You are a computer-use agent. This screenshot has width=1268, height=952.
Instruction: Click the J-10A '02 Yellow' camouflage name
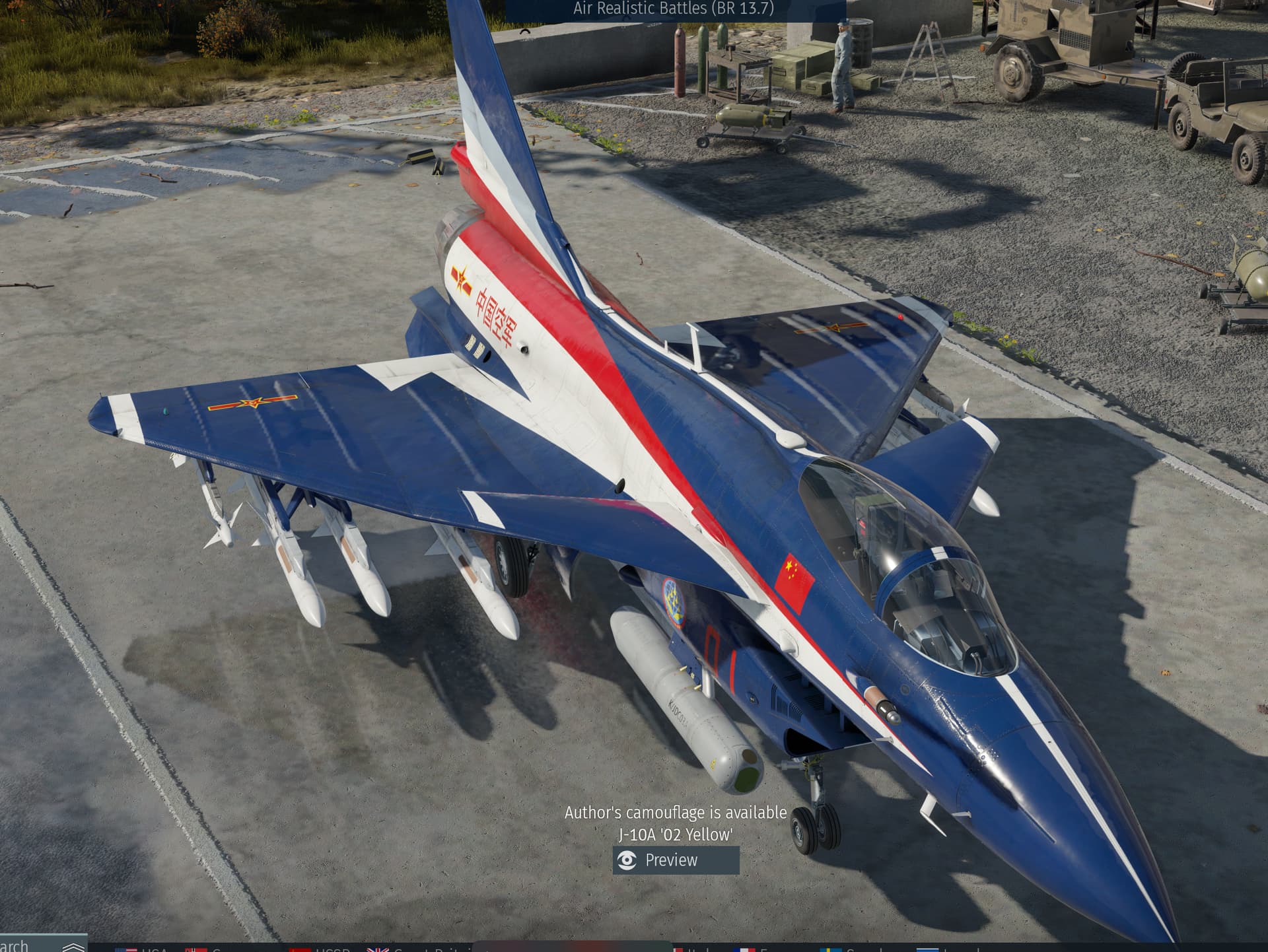[x=676, y=834]
